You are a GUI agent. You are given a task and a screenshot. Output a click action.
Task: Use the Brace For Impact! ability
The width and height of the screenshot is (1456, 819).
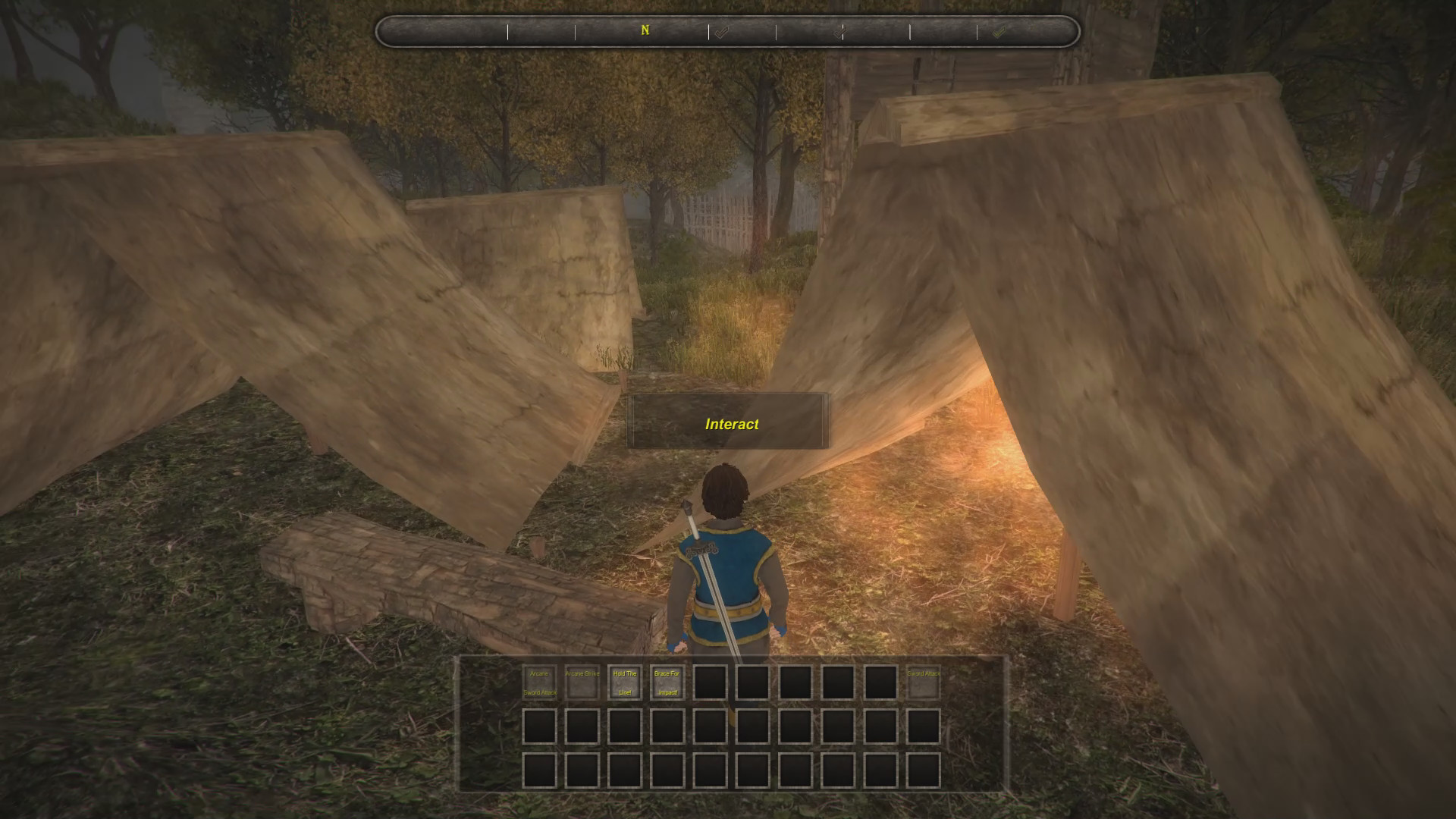(666, 682)
